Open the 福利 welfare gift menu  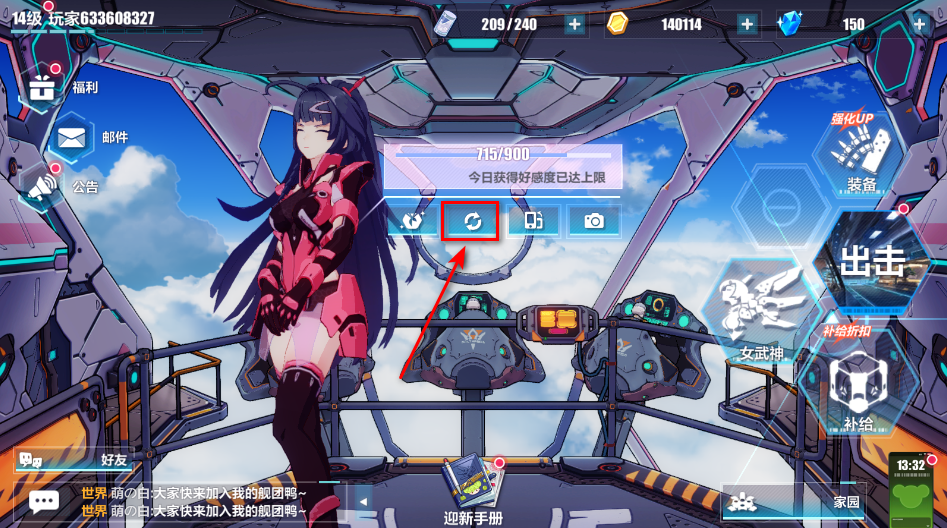[42, 88]
